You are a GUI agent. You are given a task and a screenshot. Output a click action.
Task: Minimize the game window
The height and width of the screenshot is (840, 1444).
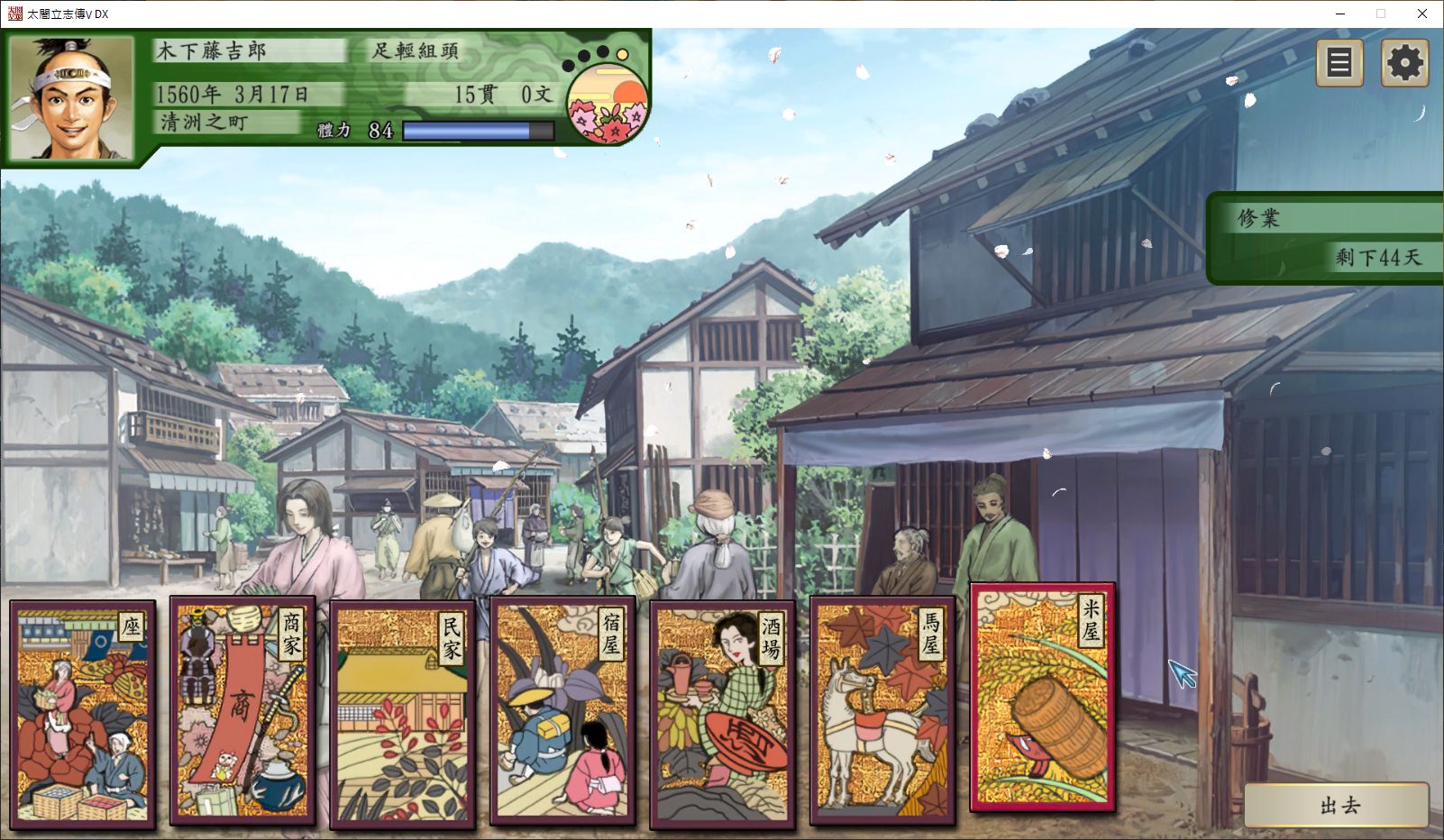(x=1339, y=14)
